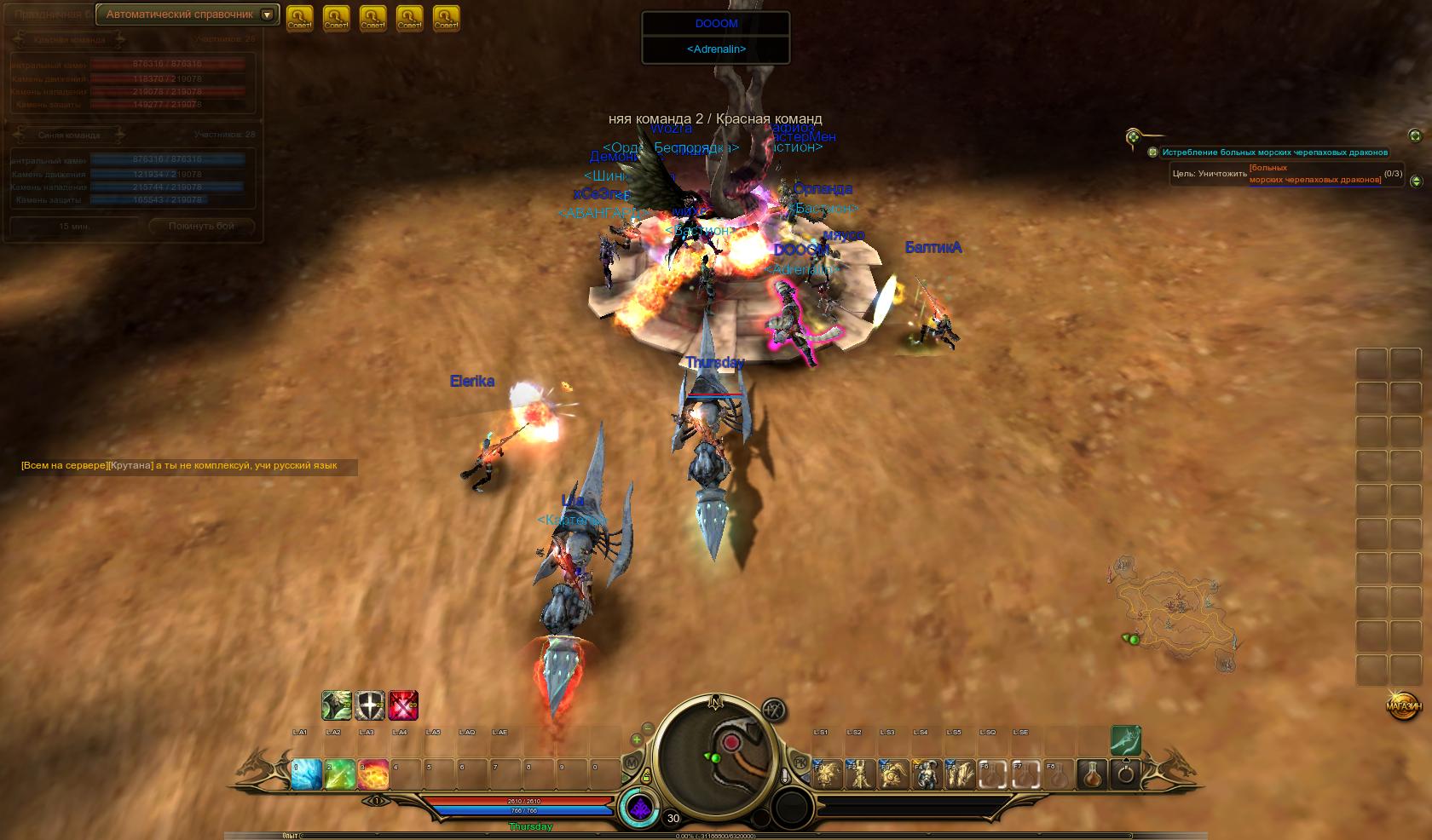Toggle the quest tracker up-down arrow button
The image size is (1432, 840).
[1416, 181]
